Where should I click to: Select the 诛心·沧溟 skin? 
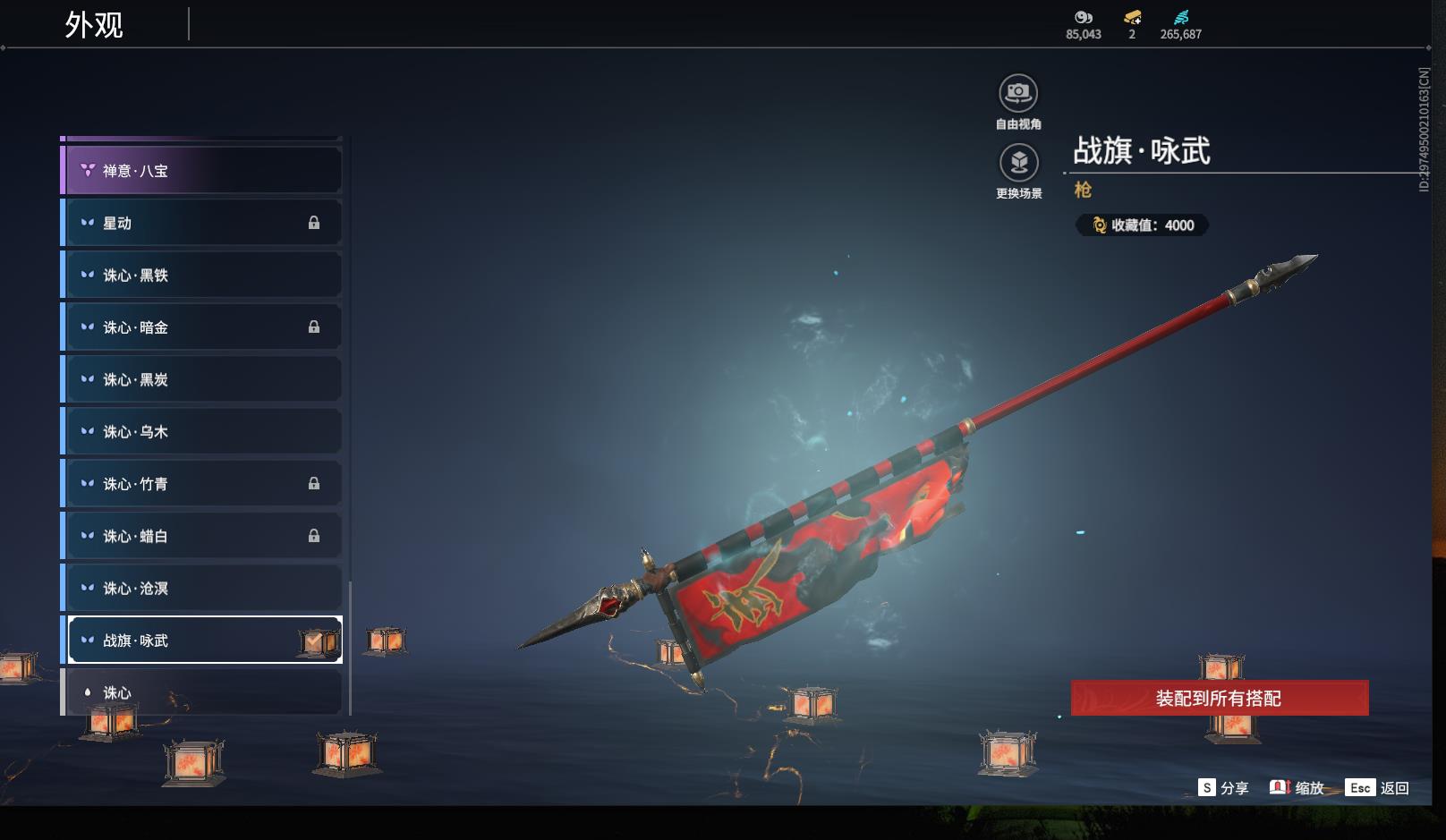203,588
